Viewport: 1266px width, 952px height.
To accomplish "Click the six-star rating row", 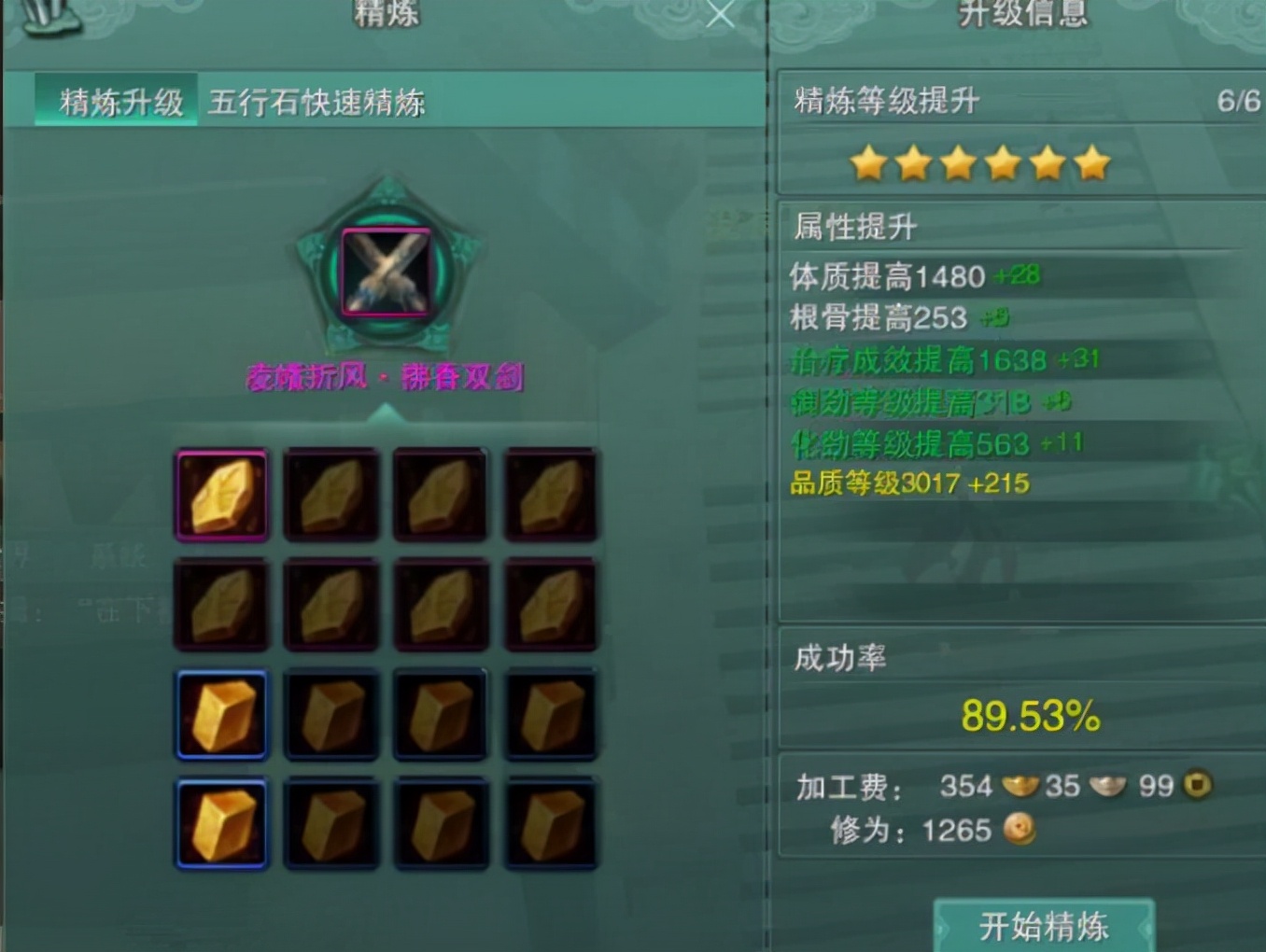I will point(980,161).
